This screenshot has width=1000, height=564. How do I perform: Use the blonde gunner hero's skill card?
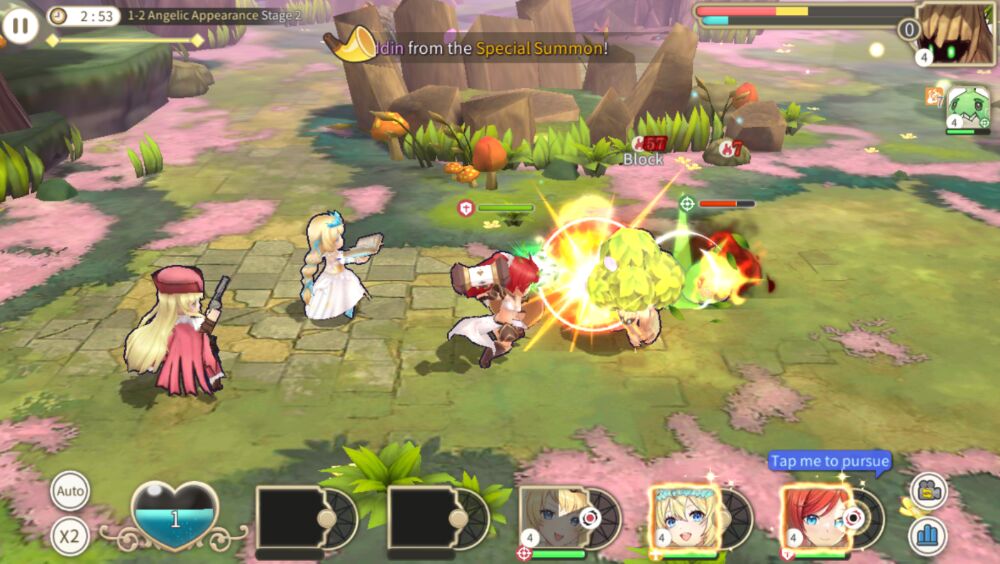[x=553, y=518]
